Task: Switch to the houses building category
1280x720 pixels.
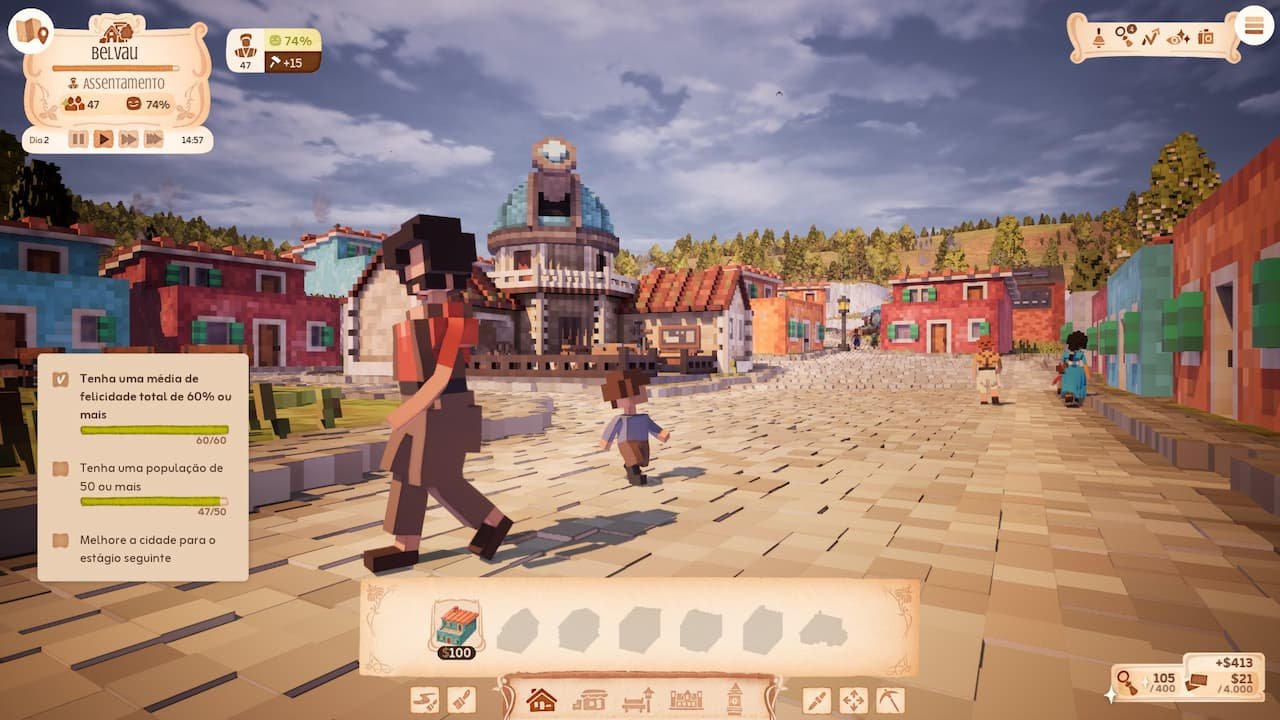Action: click(x=541, y=699)
